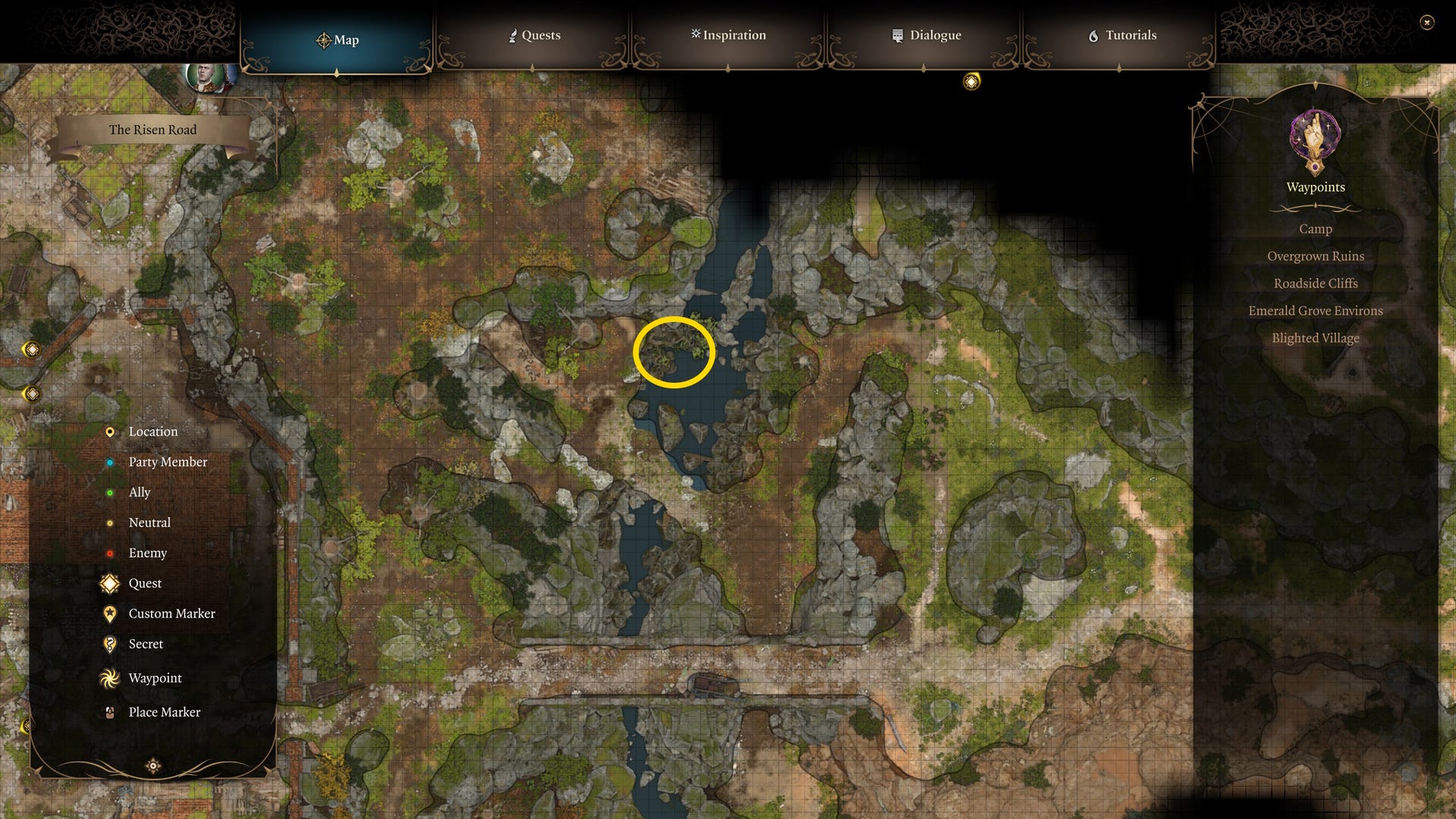1456x819 pixels.
Task: Click the Secret icon in the map legend
Action: coord(110,644)
